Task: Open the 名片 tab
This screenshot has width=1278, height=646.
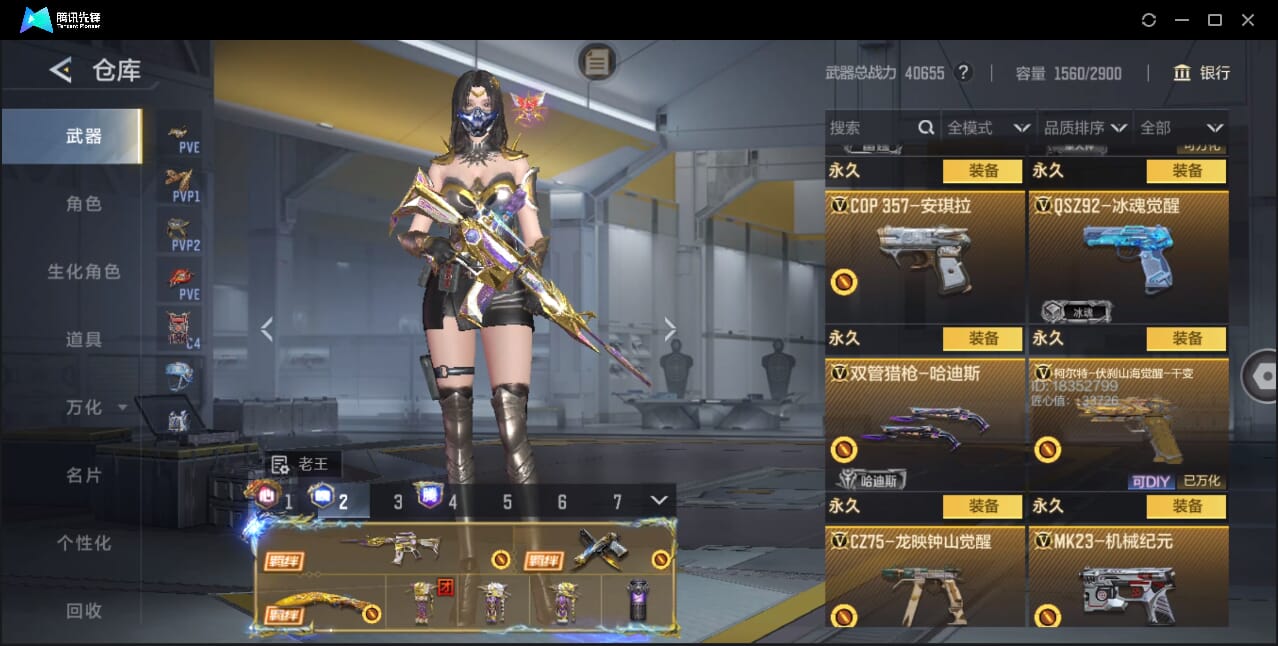Action: pyautogui.click(x=84, y=475)
